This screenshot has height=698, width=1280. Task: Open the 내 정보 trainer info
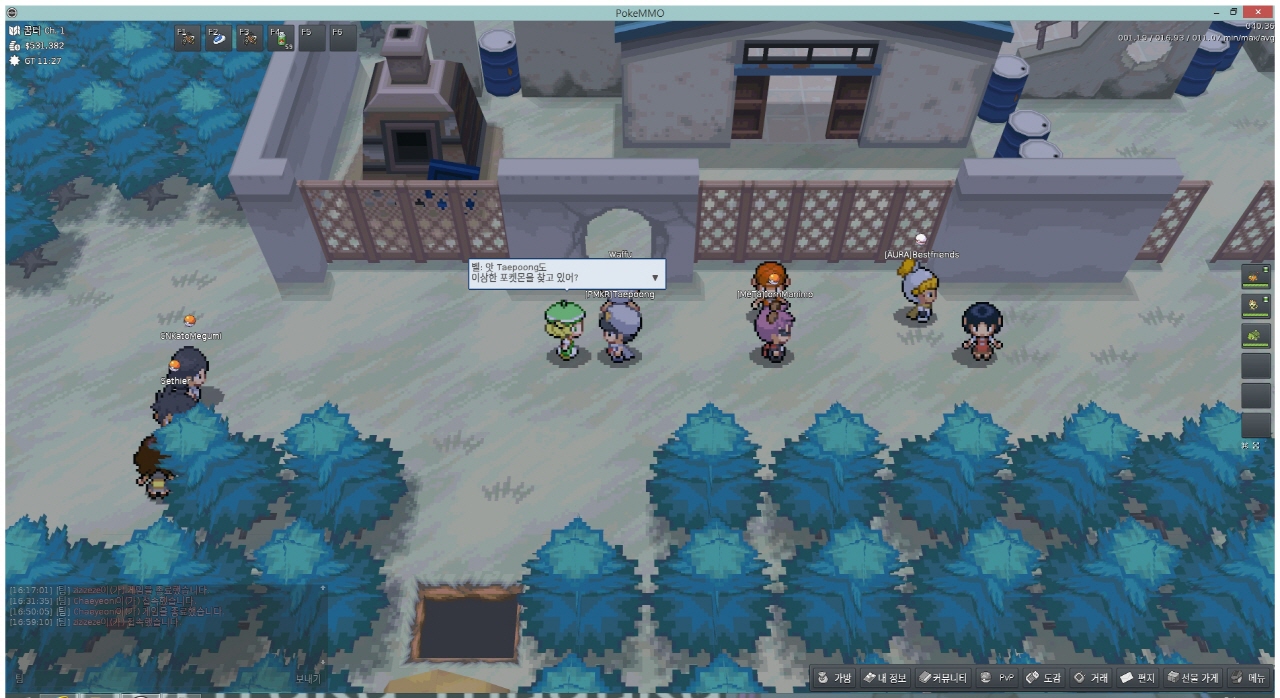[883, 678]
